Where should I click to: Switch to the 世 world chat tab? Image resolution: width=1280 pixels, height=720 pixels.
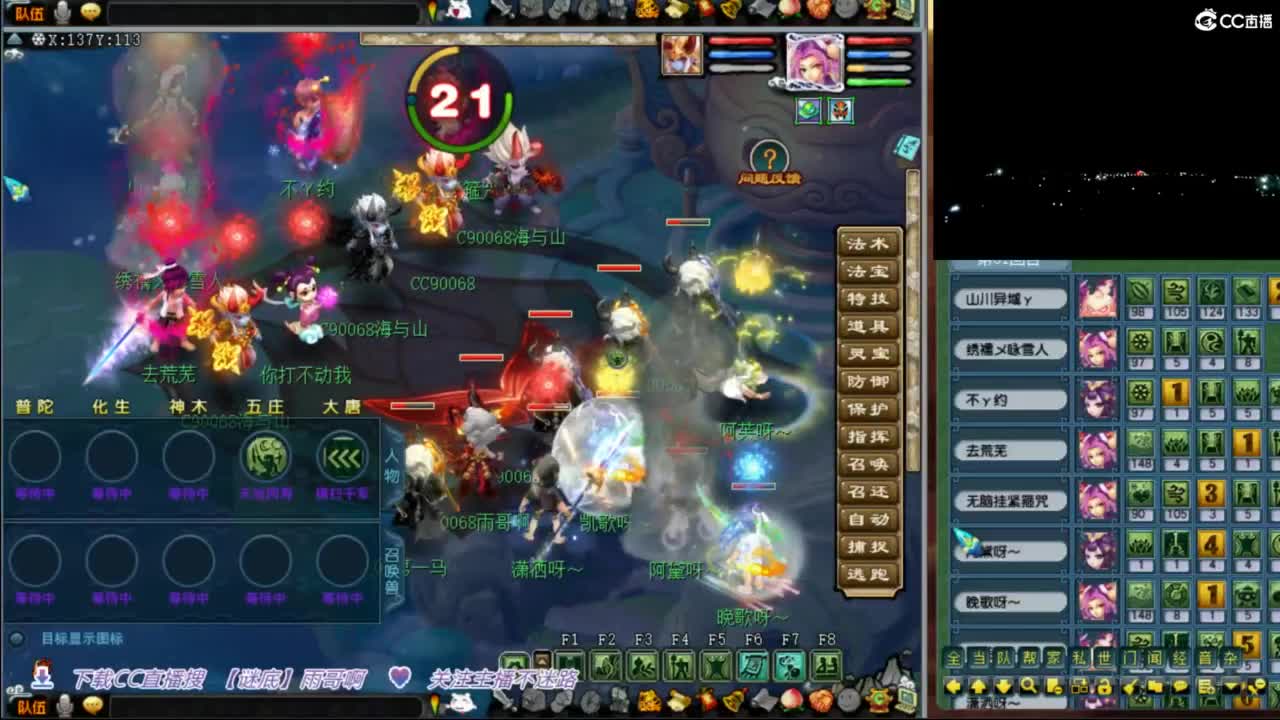click(1105, 657)
